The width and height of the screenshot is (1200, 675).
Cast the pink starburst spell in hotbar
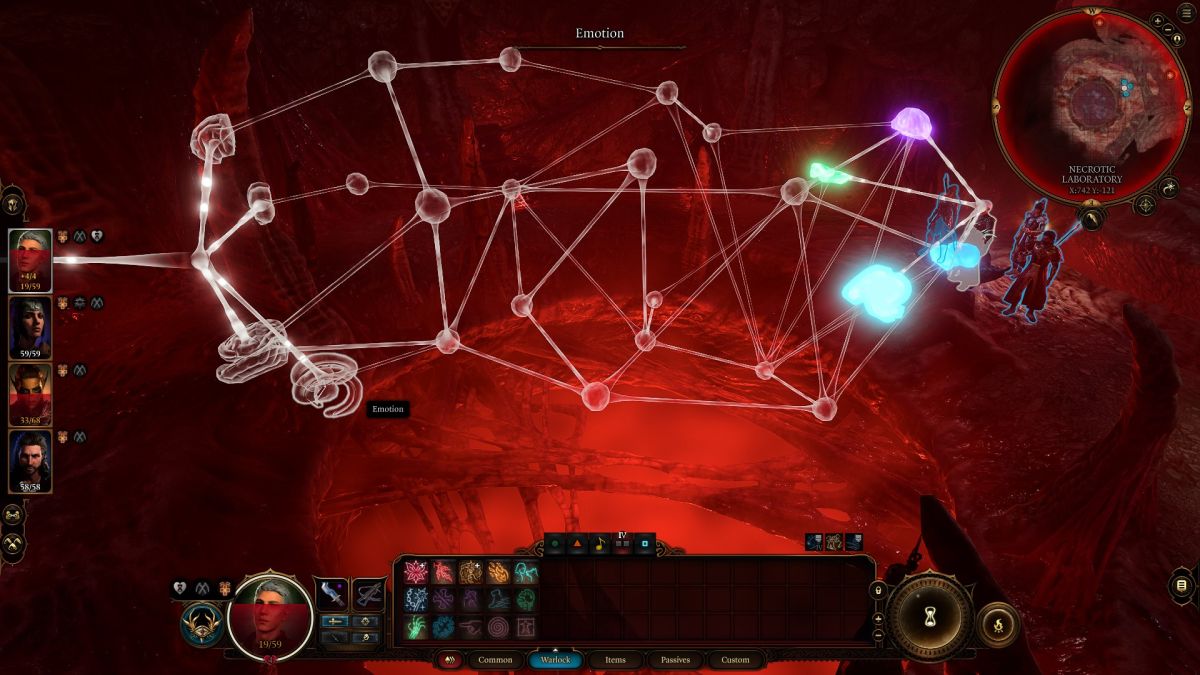click(x=416, y=572)
